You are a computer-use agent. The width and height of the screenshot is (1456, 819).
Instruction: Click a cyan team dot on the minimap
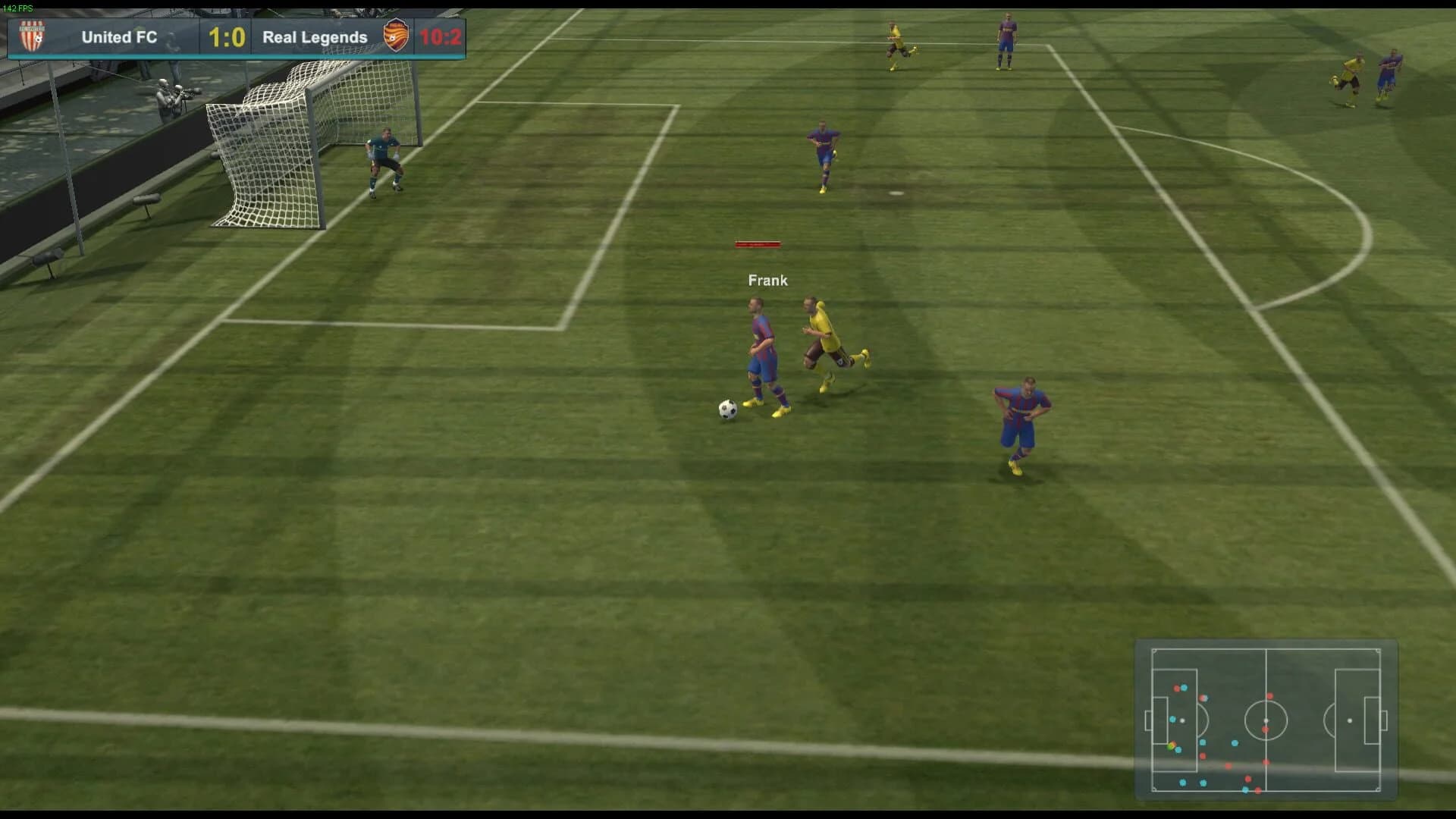[1235, 743]
